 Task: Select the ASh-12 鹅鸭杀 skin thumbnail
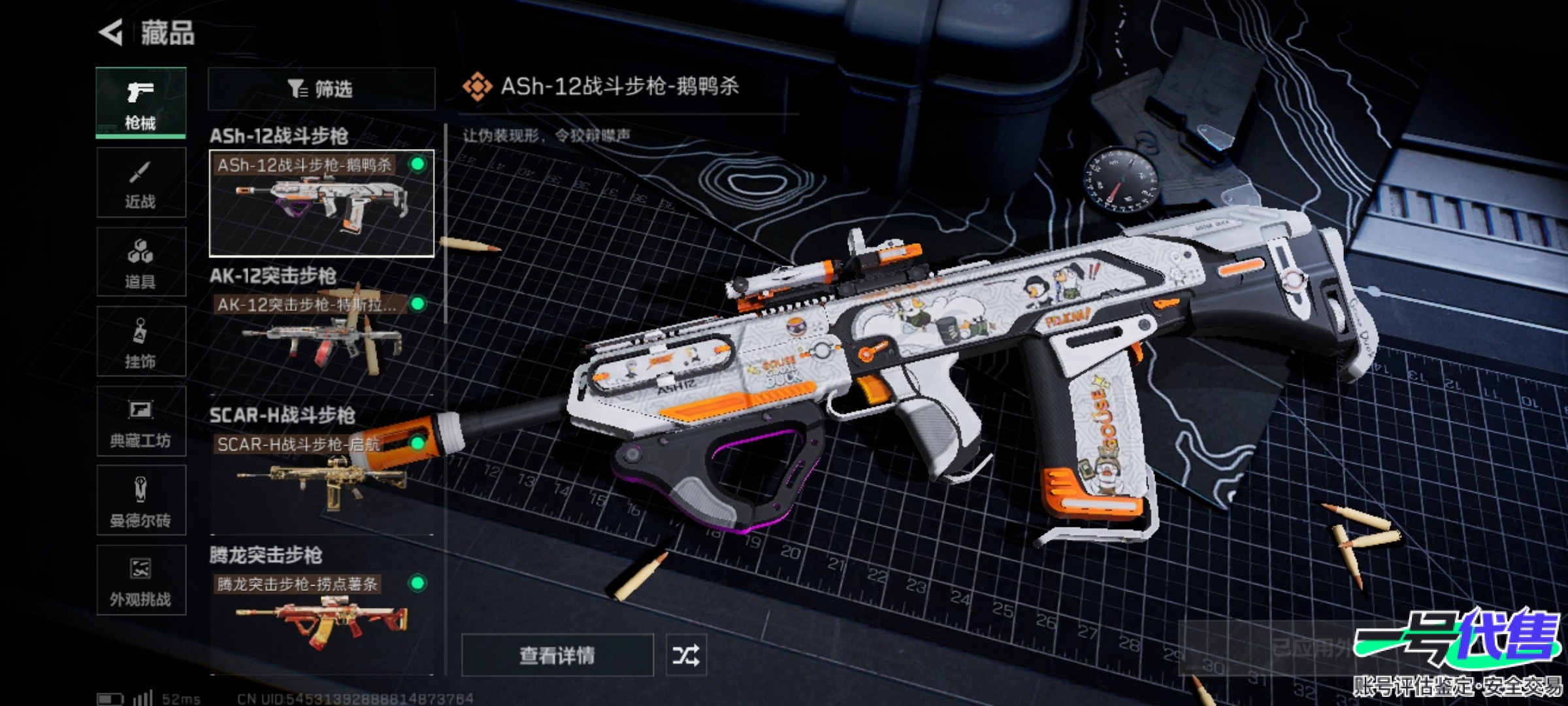click(321, 203)
